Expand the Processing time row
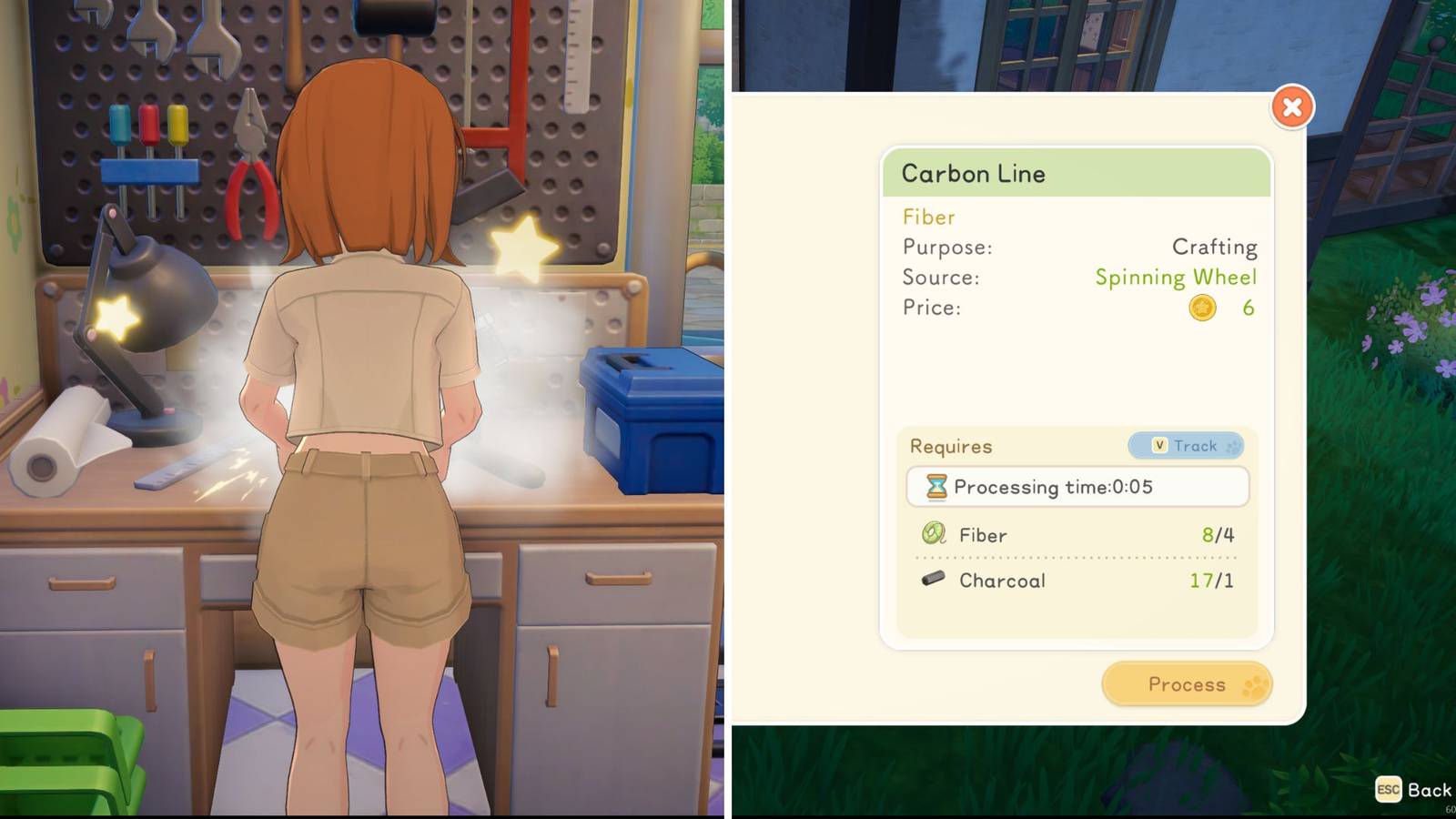The image size is (1456, 819). [1077, 487]
